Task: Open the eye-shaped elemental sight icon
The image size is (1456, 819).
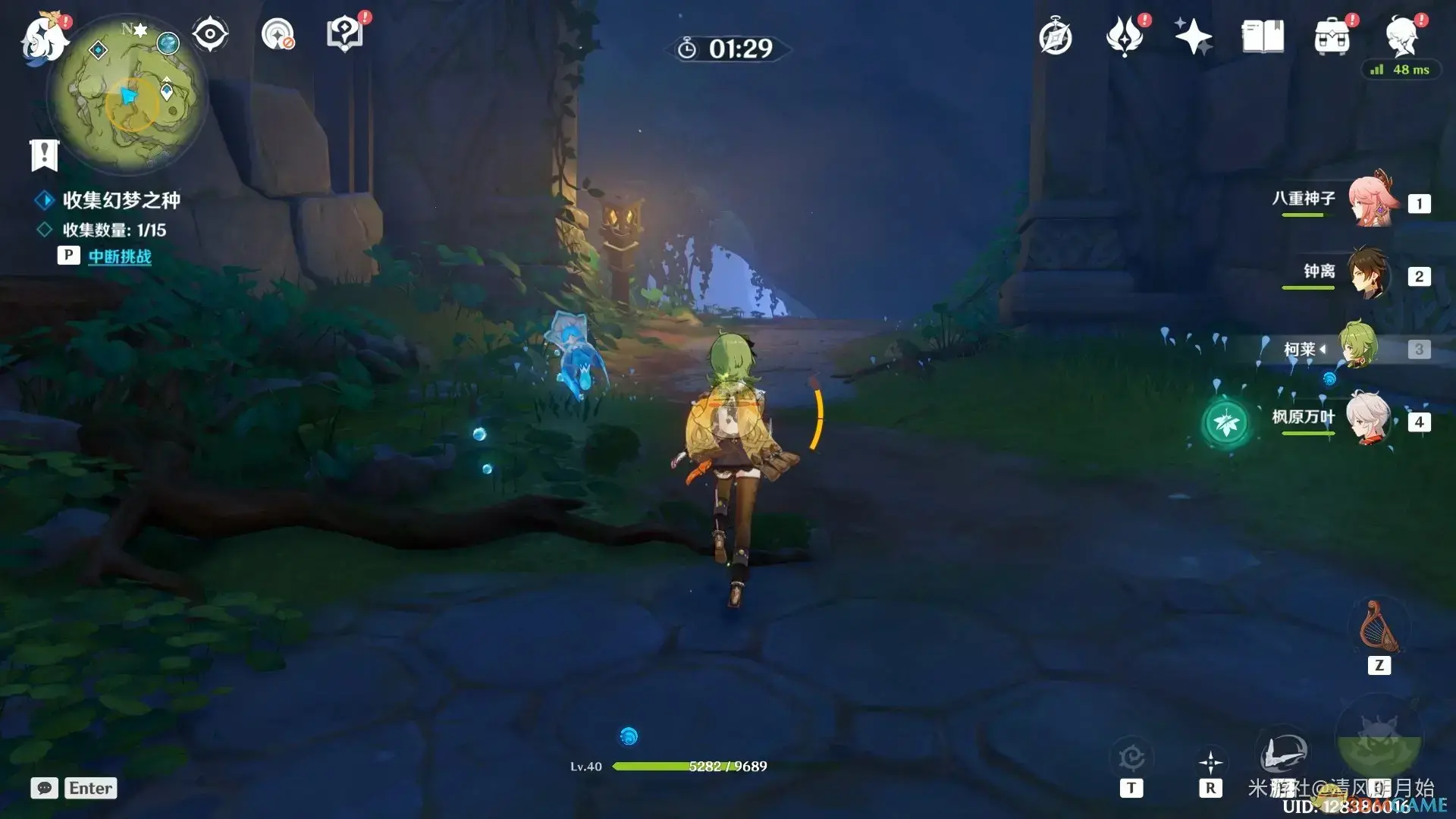Action: point(210,34)
